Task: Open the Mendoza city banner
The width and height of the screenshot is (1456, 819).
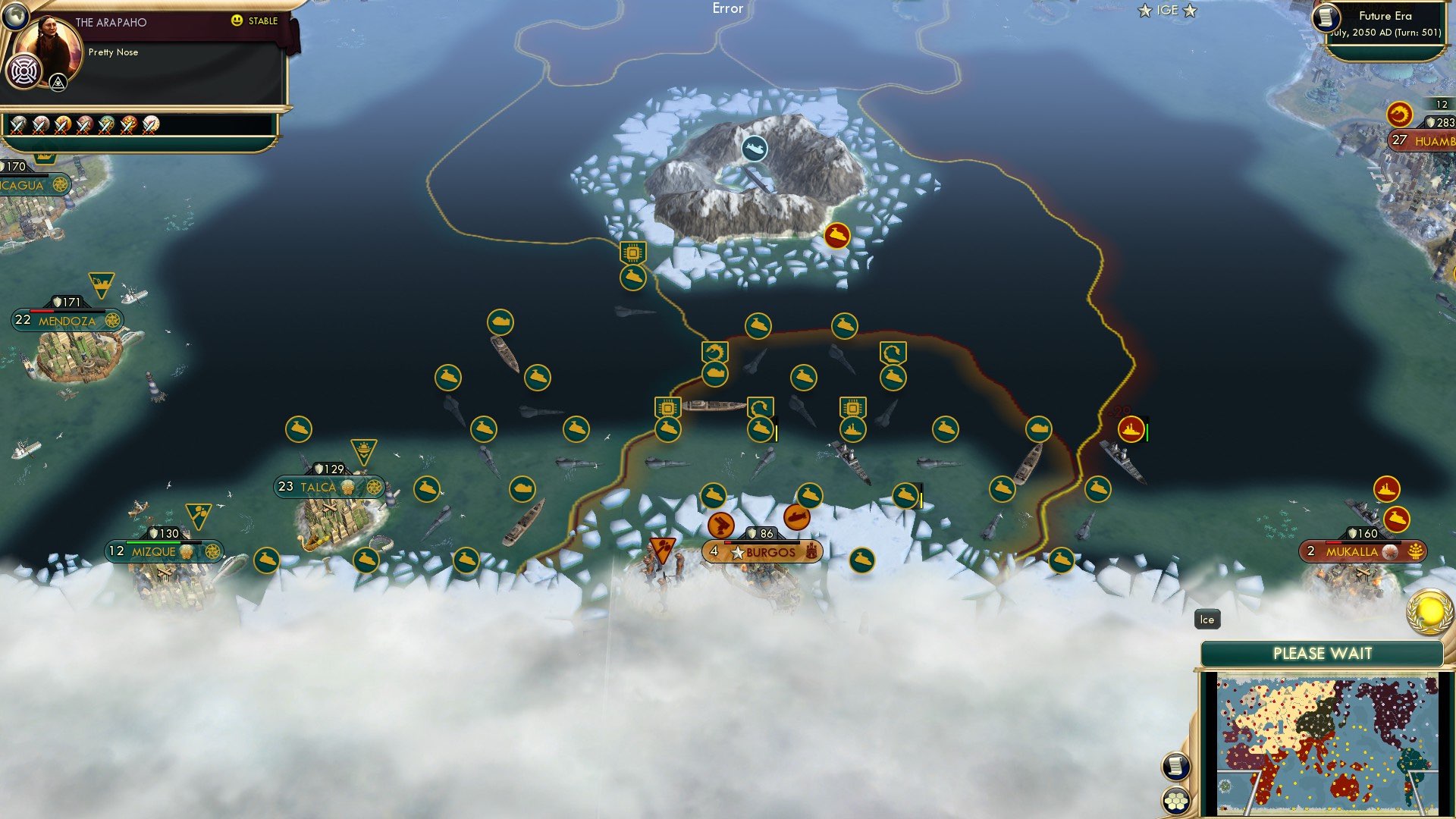Action: (x=66, y=321)
